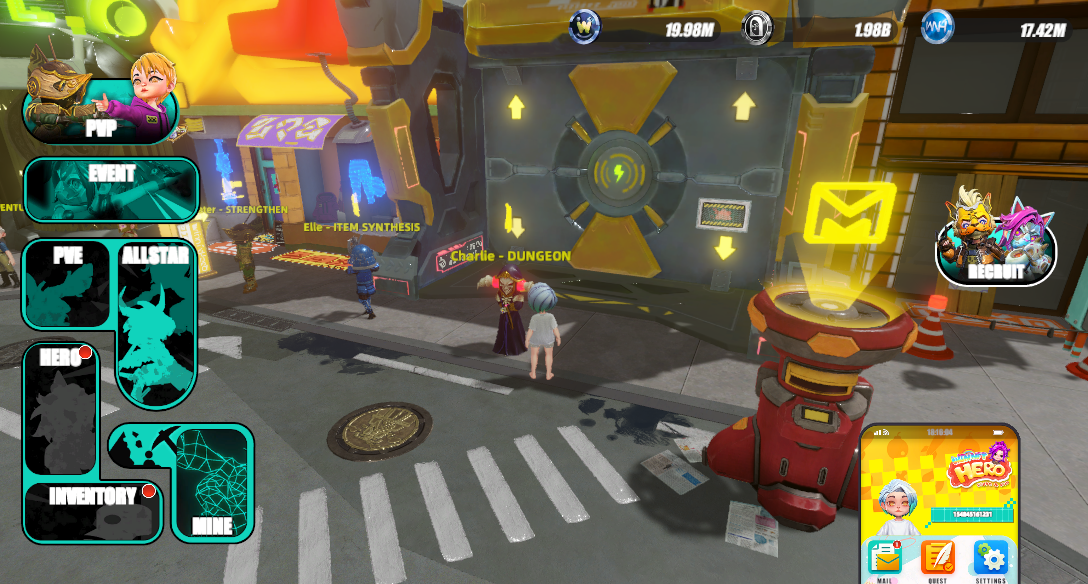Click the silver token currency icon
The height and width of the screenshot is (584, 1088).
pos(757,27)
